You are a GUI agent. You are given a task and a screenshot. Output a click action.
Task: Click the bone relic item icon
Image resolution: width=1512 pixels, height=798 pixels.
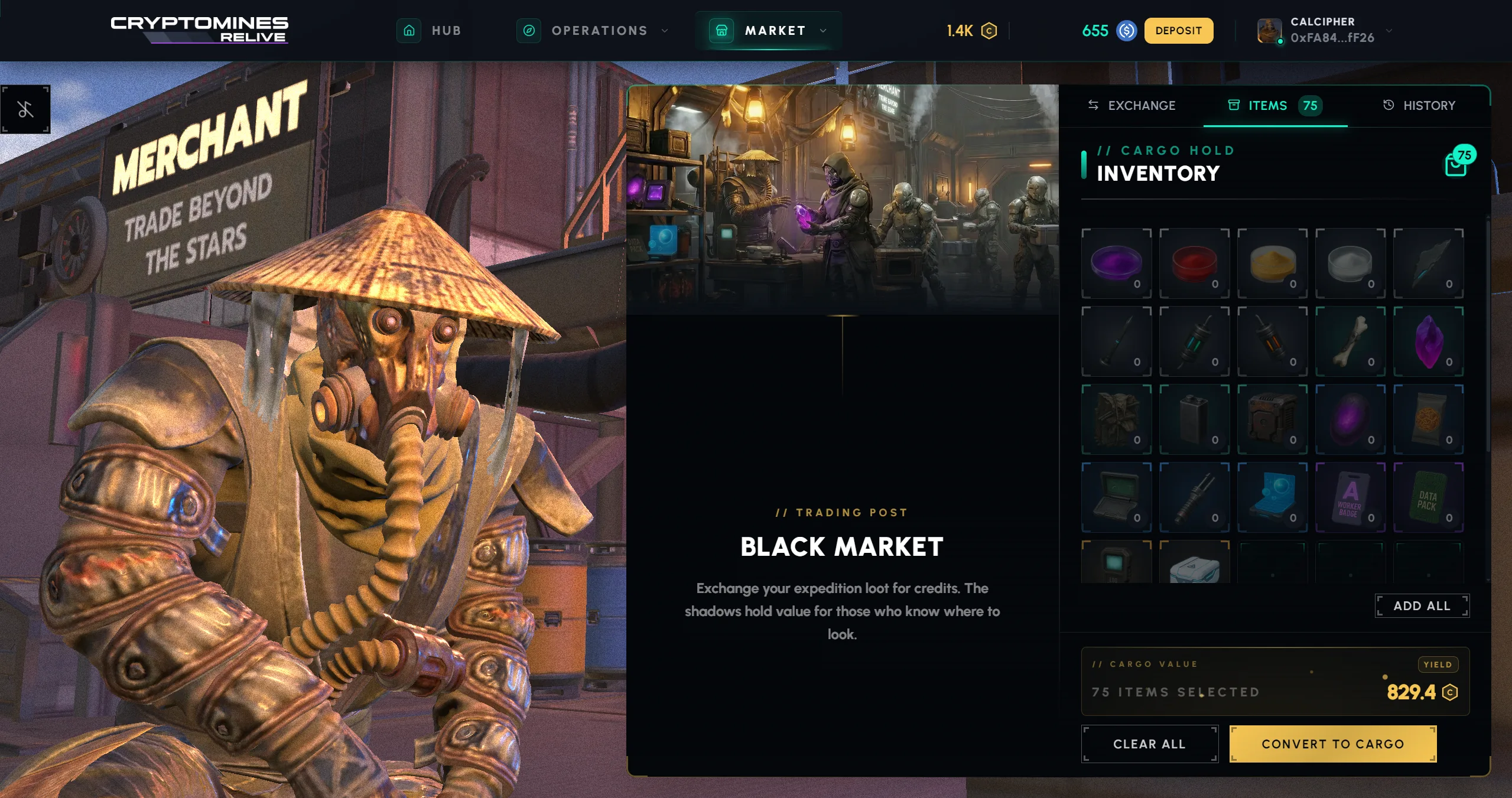pos(1351,341)
